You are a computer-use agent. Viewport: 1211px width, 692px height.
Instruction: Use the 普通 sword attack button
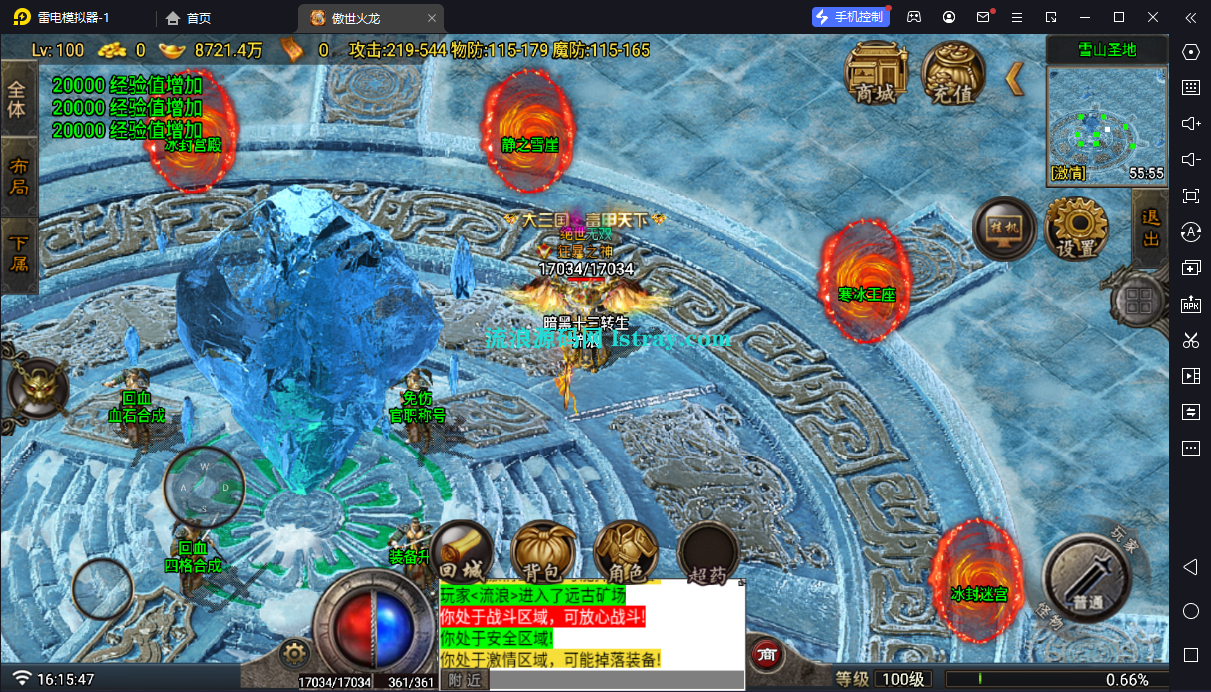click(1087, 578)
